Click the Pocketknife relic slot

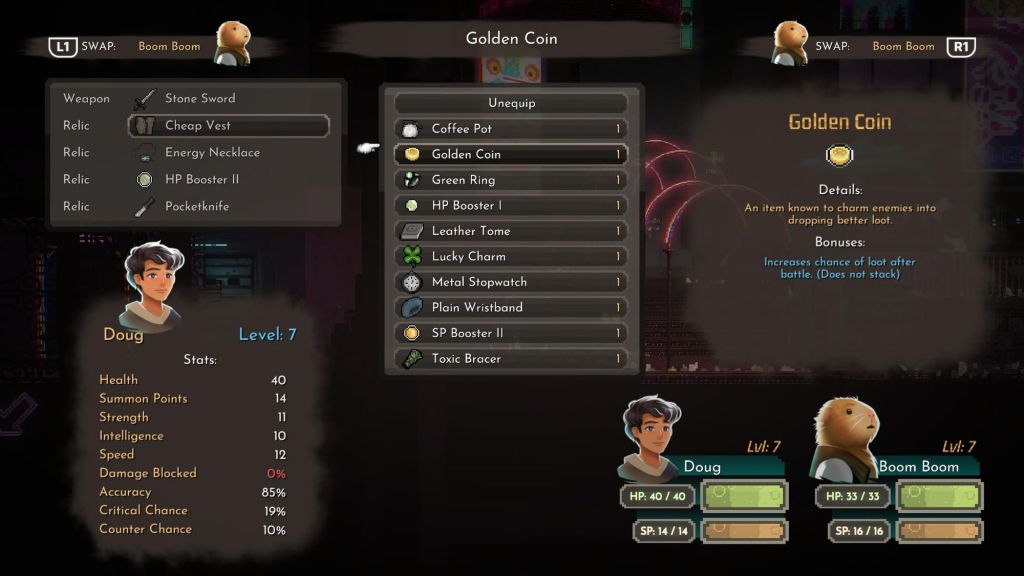tap(228, 207)
